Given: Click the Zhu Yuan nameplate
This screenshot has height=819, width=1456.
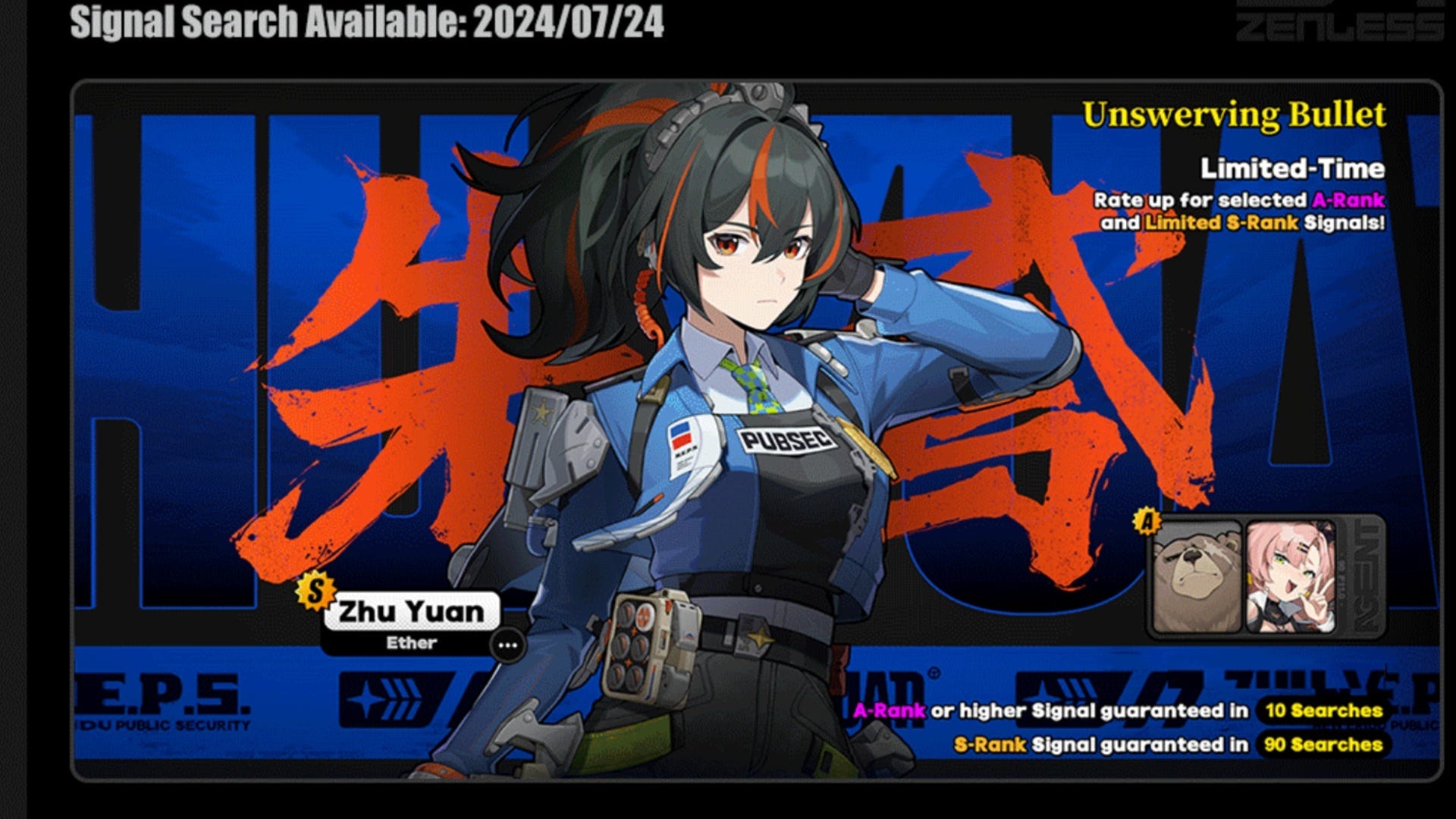Looking at the screenshot, I should (x=415, y=609).
